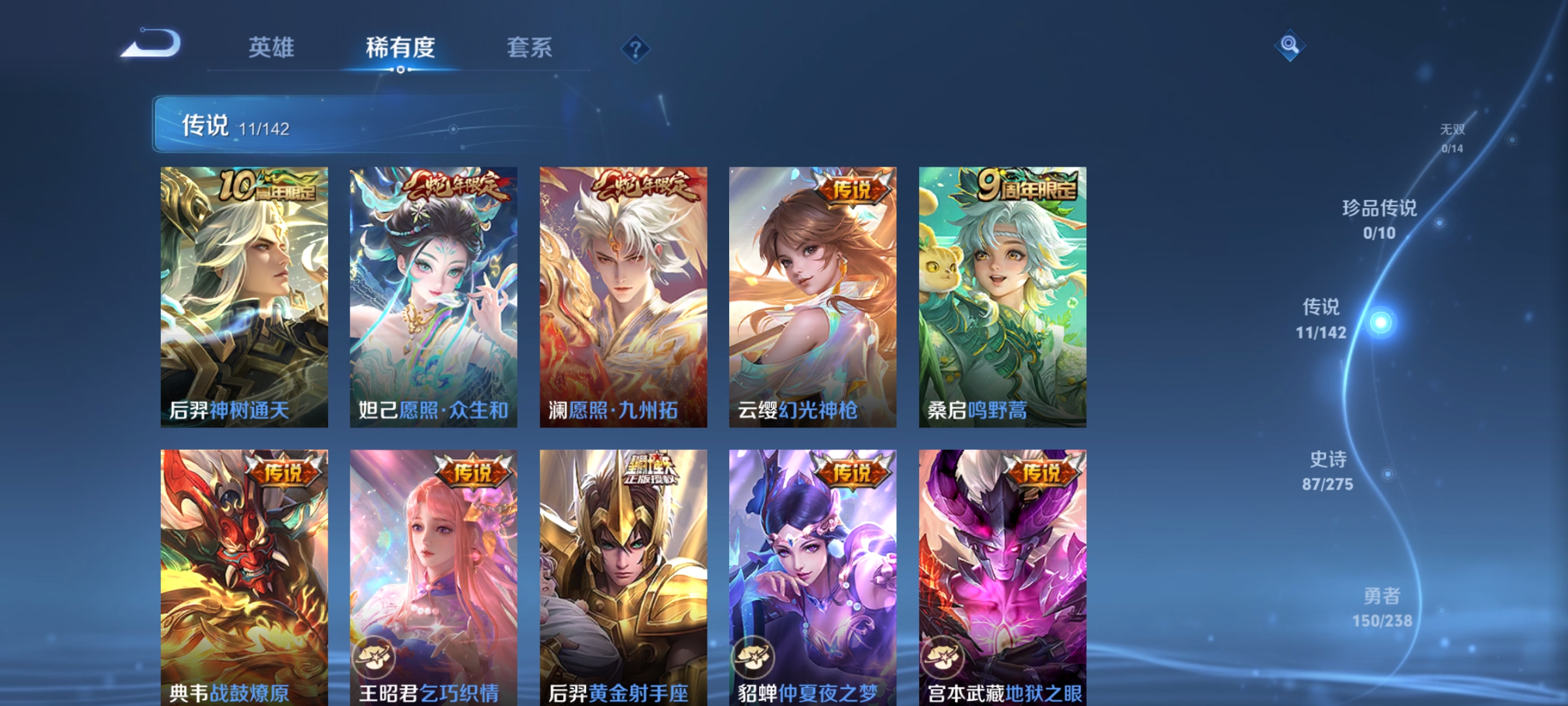
Task: Switch to the 套系 tab
Action: coord(529,47)
